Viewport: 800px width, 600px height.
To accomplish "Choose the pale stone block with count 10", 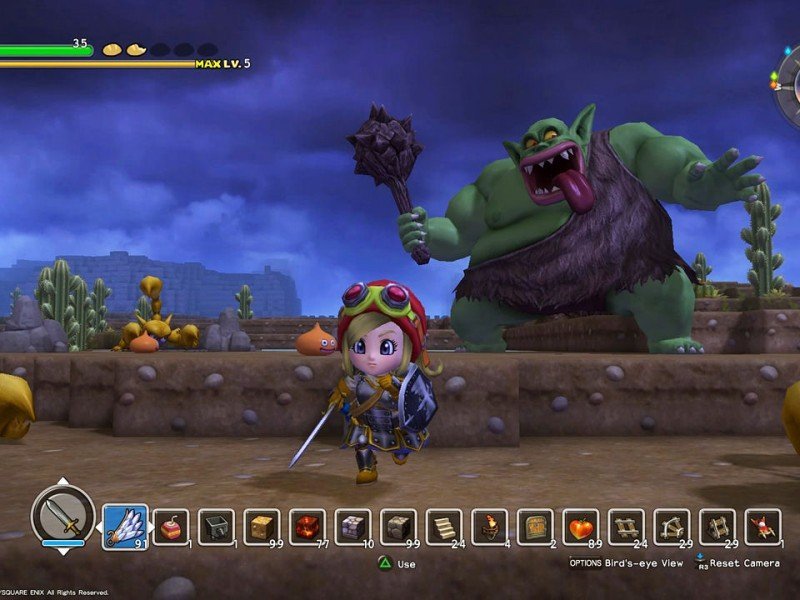I will [353, 527].
